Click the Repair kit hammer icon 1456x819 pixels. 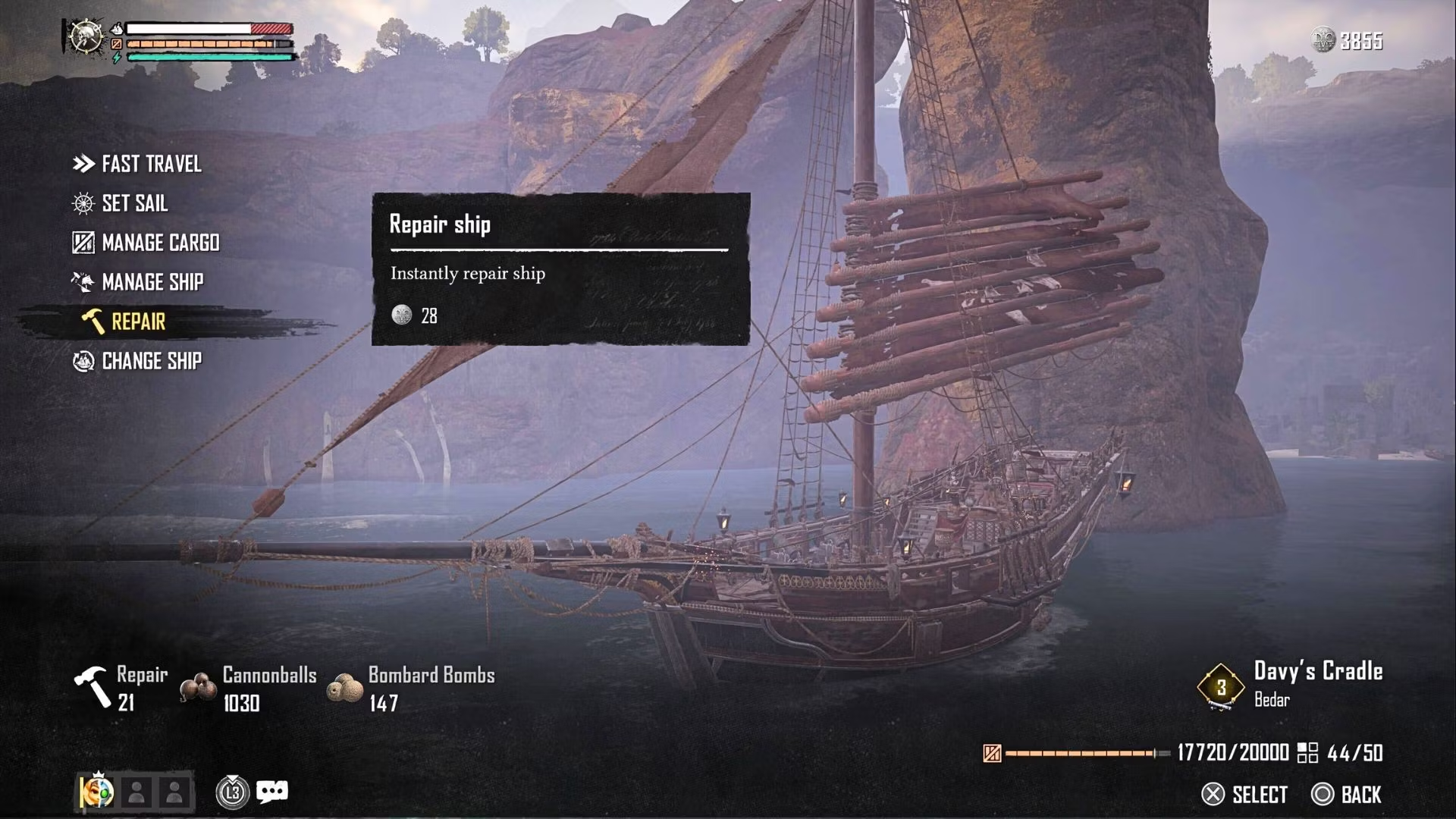pyautogui.click(x=93, y=687)
